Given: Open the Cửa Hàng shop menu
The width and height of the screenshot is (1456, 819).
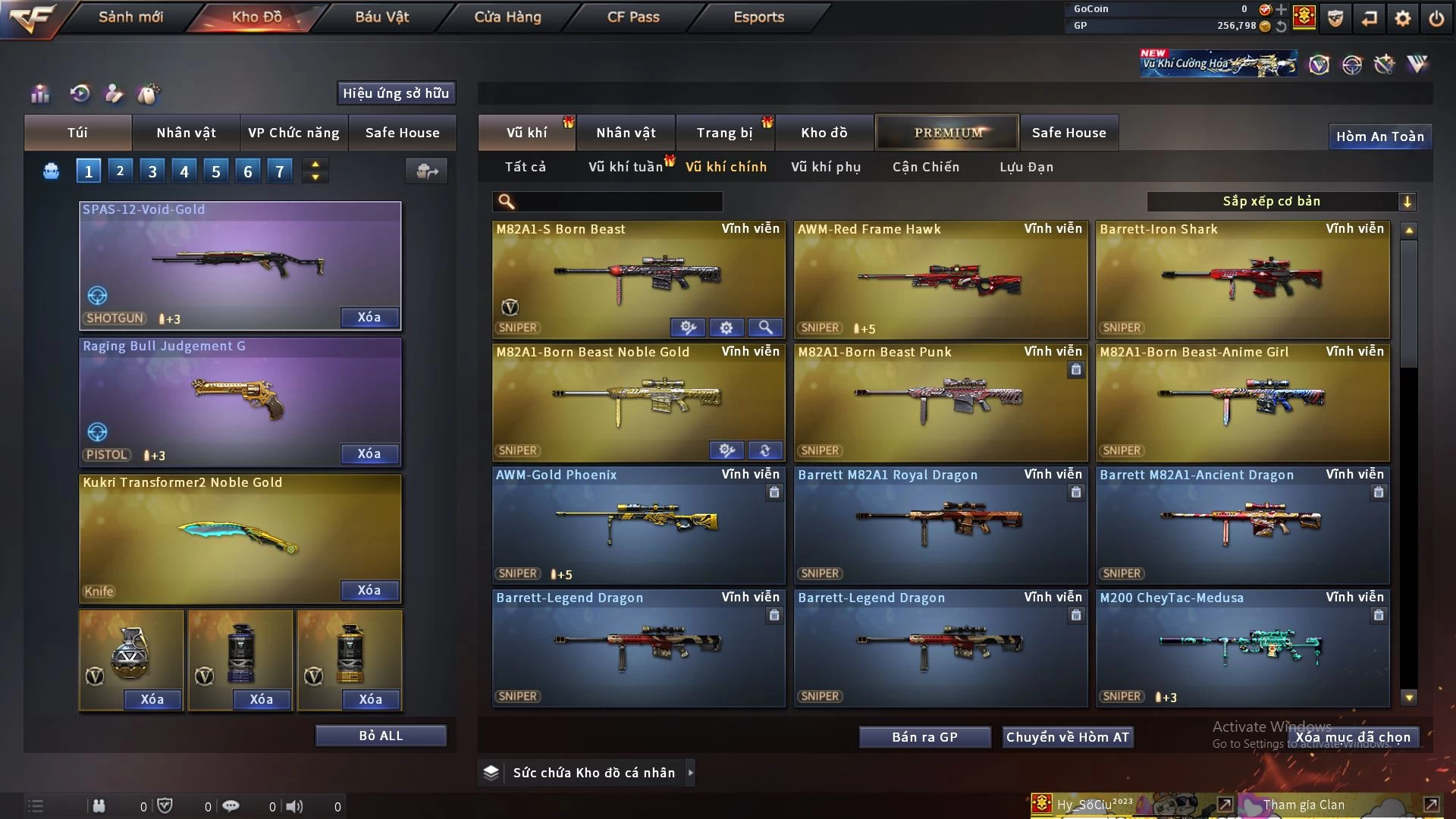Looking at the screenshot, I should pos(507,17).
